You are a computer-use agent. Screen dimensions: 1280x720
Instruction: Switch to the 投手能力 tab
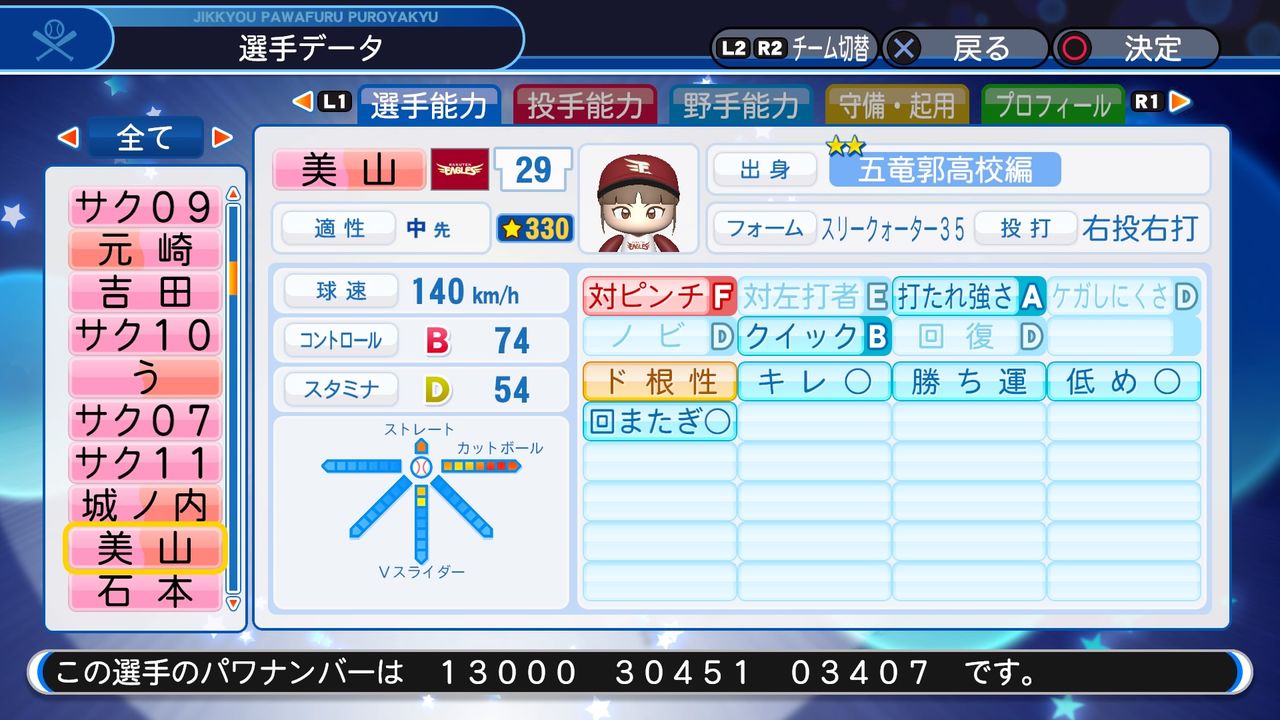pos(585,103)
